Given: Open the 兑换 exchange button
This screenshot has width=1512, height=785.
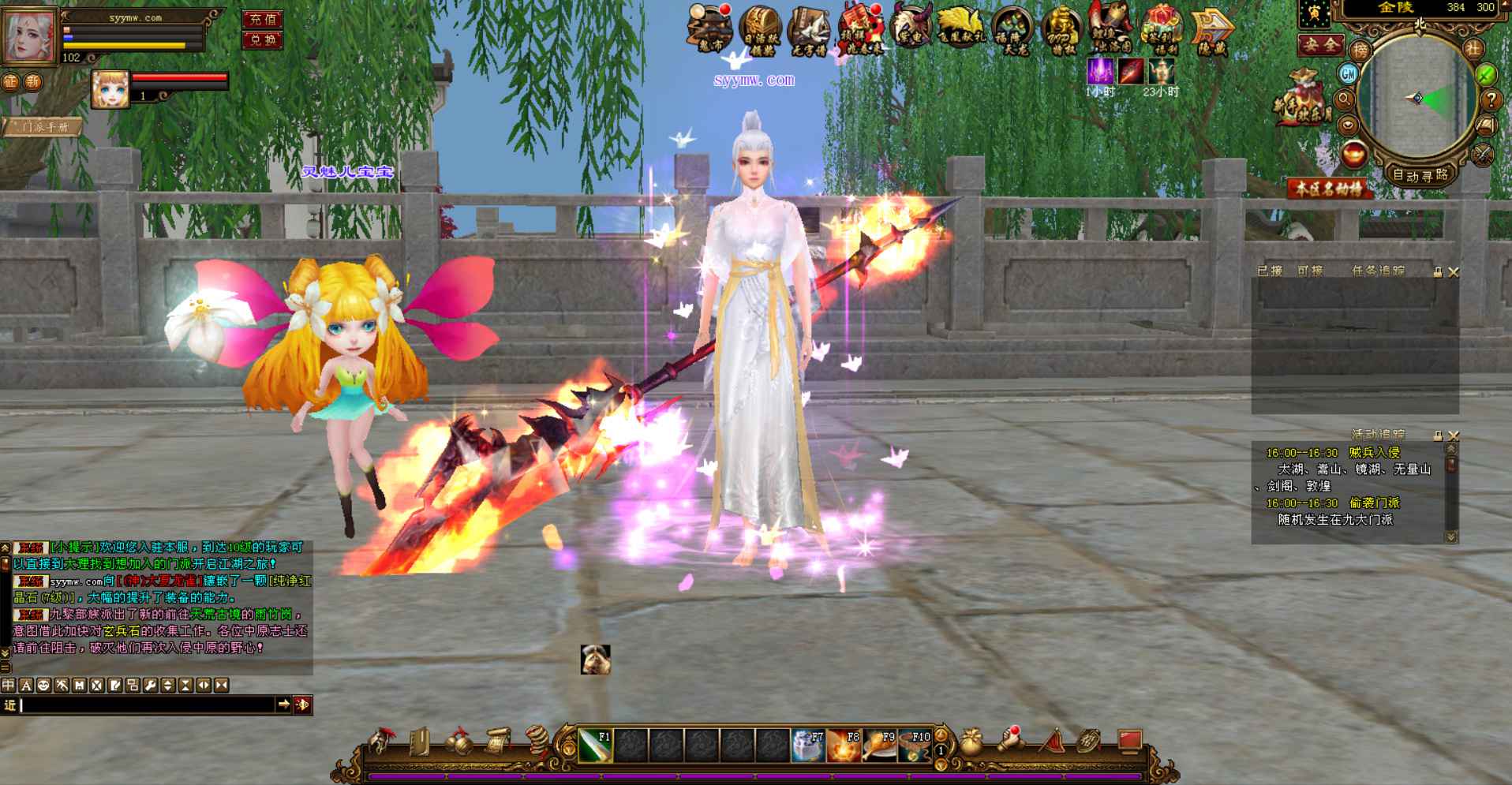Looking at the screenshot, I should (262, 40).
